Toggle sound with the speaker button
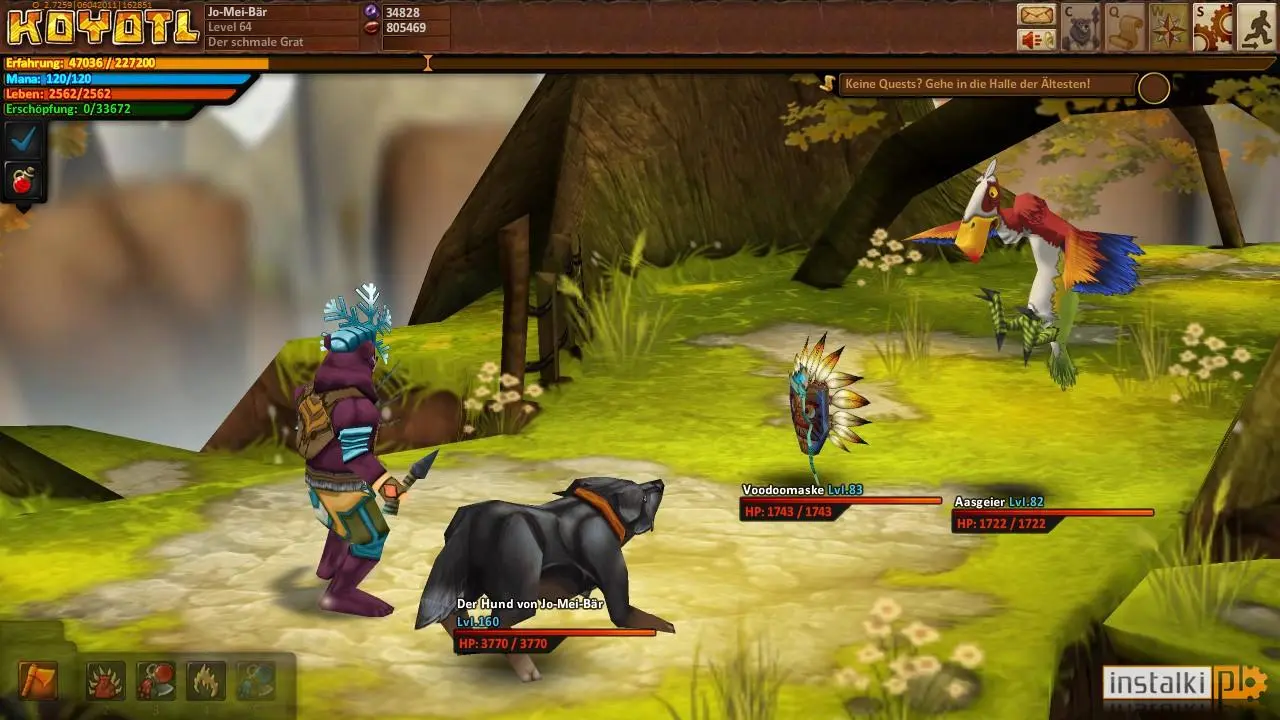The height and width of the screenshot is (720, 1280). click(x=1037, y=39)
